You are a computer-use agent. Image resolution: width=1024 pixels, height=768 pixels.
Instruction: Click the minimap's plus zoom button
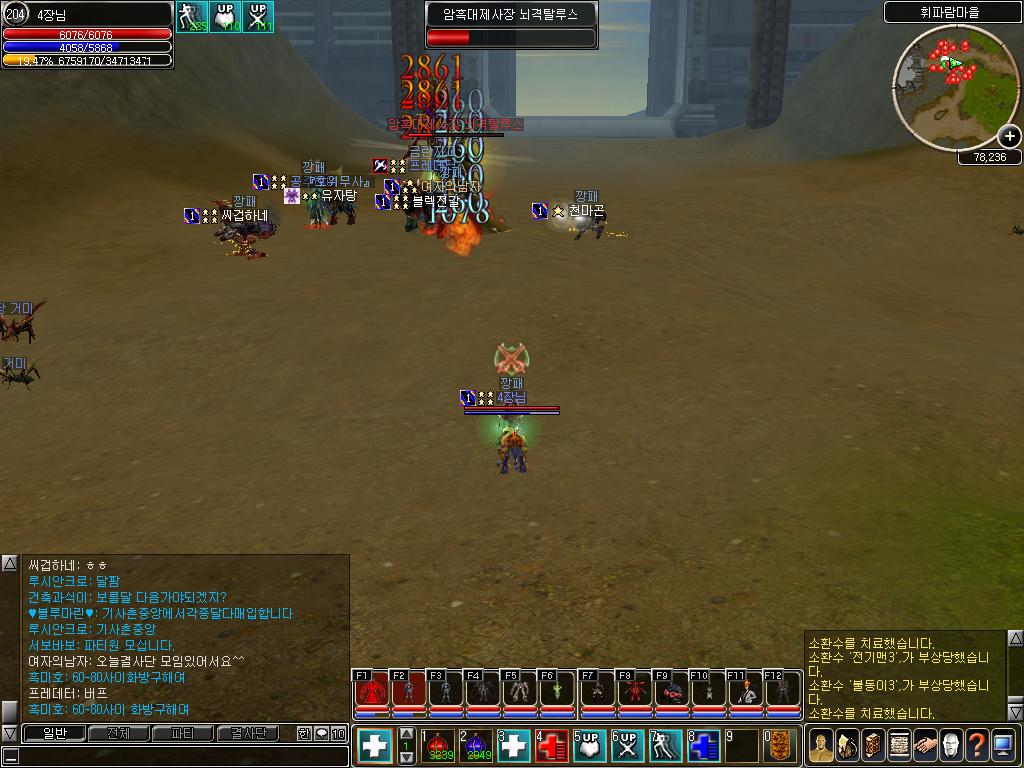click(1009, 136)
